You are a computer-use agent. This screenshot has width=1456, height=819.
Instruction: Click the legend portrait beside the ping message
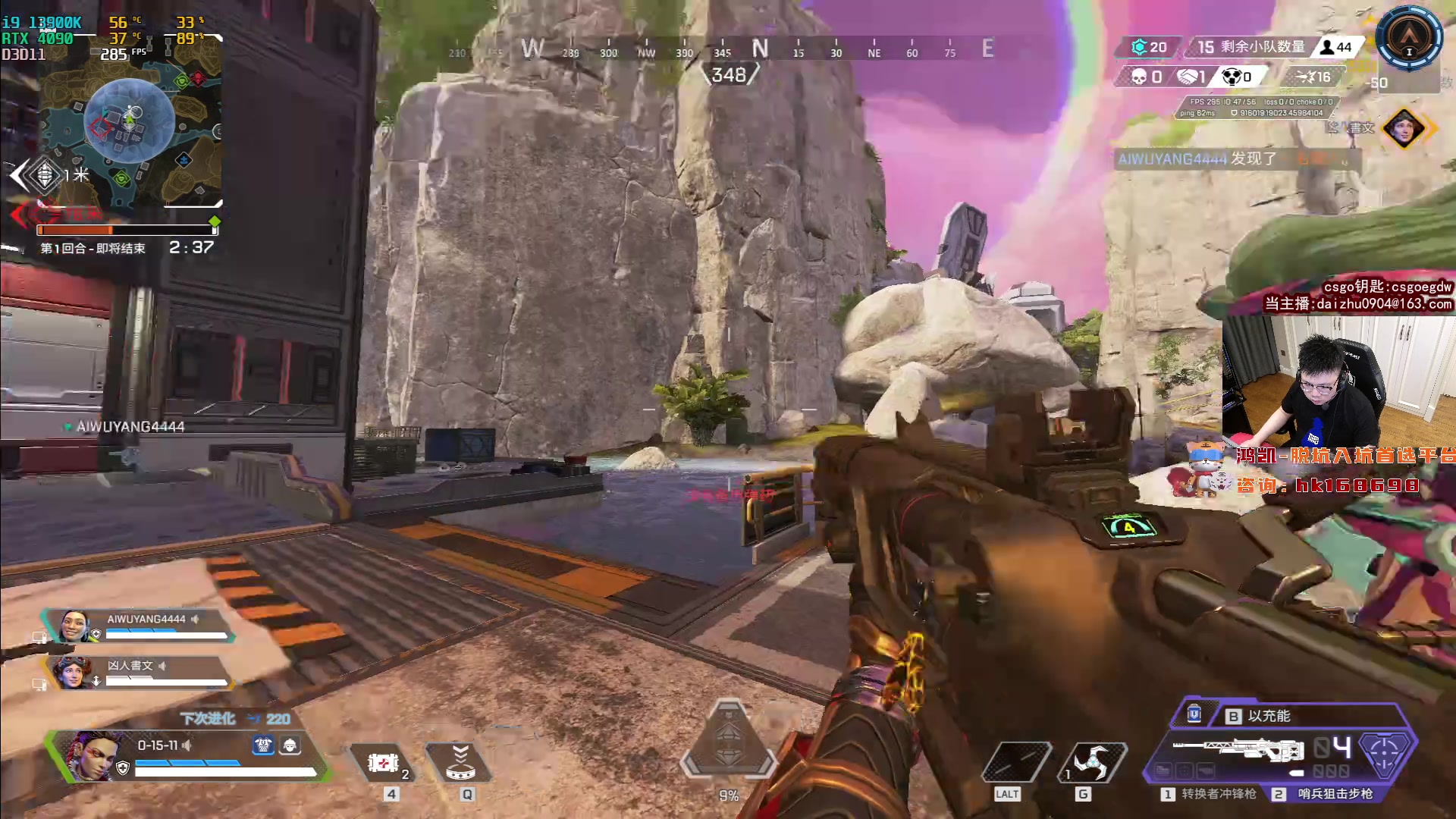click(1403, 128)
